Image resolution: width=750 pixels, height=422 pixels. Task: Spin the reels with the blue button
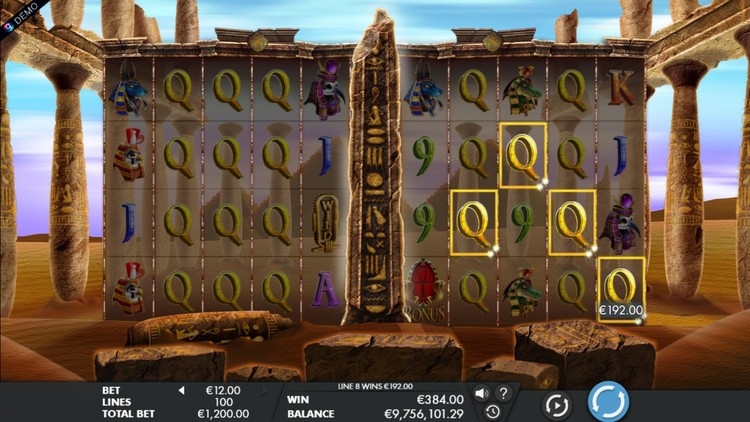click(608, 402)
